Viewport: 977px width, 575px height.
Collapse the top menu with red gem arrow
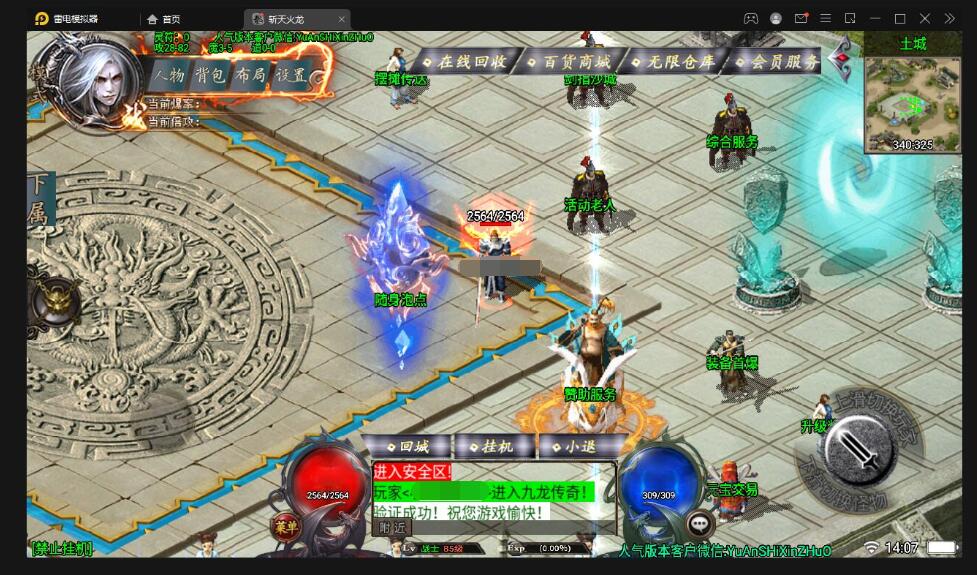840,60
